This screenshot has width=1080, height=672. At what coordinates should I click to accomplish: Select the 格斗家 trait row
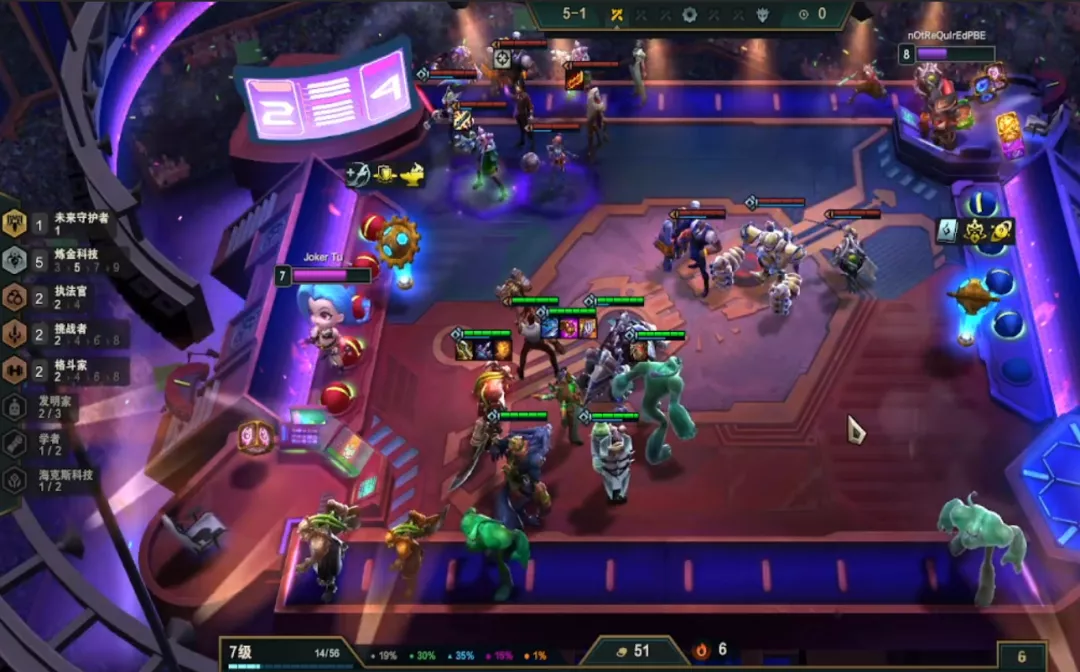coord(60,370)
